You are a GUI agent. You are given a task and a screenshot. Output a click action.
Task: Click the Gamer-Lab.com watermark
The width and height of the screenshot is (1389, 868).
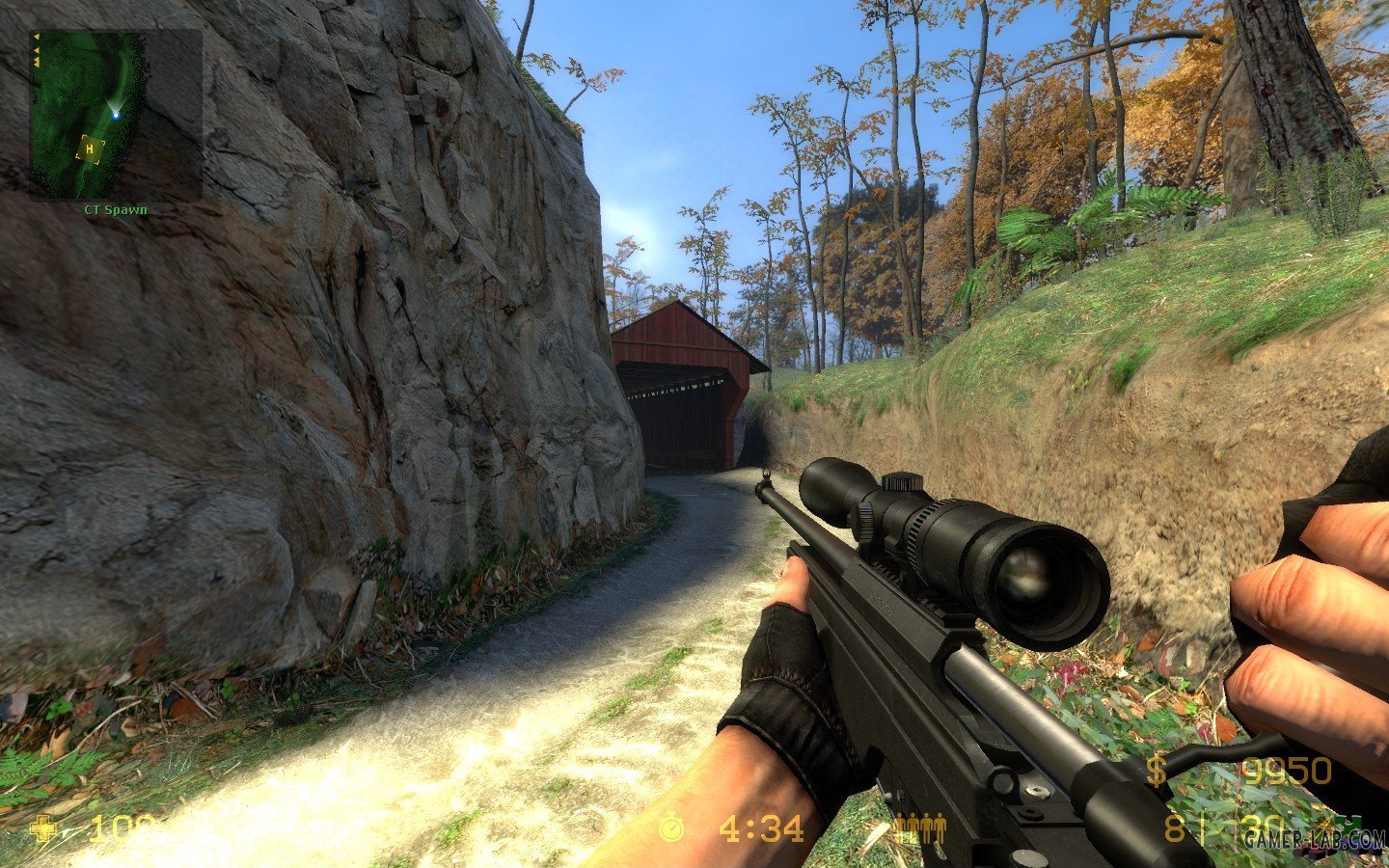[1313, 837]
